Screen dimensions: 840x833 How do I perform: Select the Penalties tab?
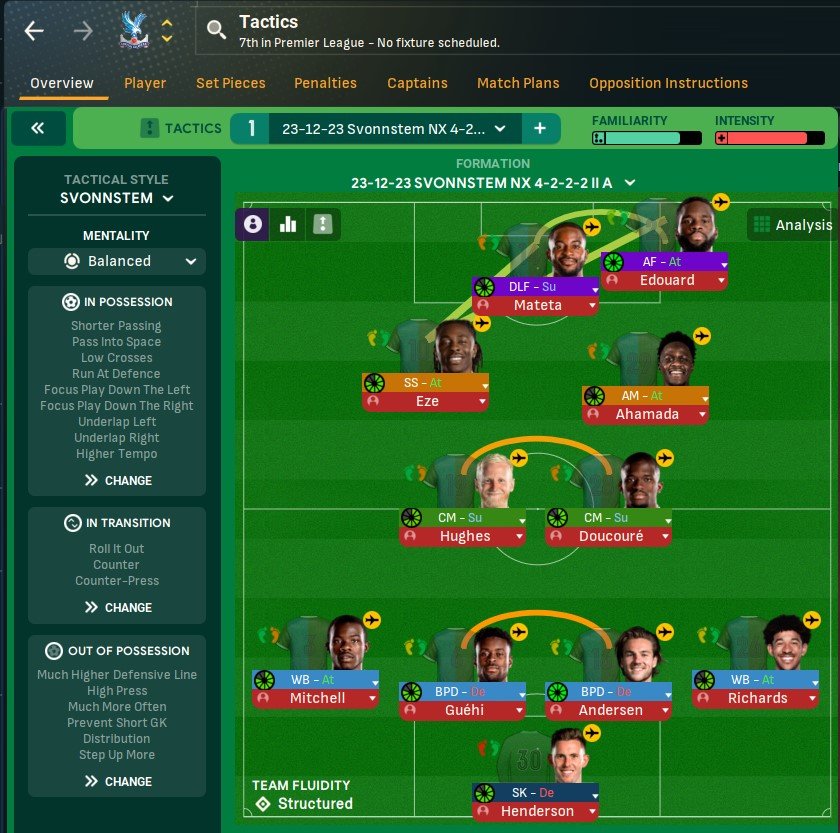pos(325,83)
